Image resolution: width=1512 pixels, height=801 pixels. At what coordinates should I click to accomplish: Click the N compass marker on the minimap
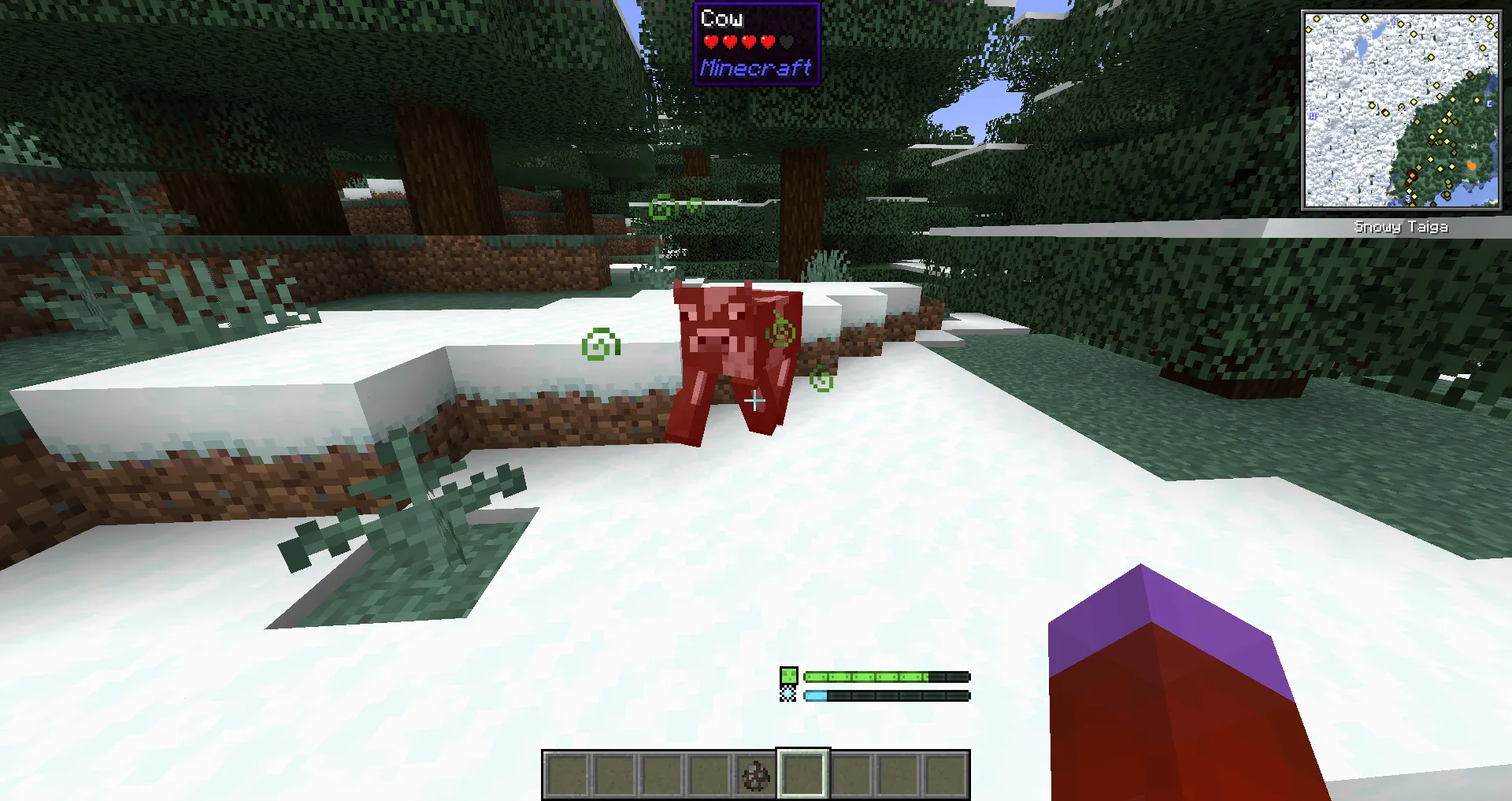click(x=1395, y=21)
